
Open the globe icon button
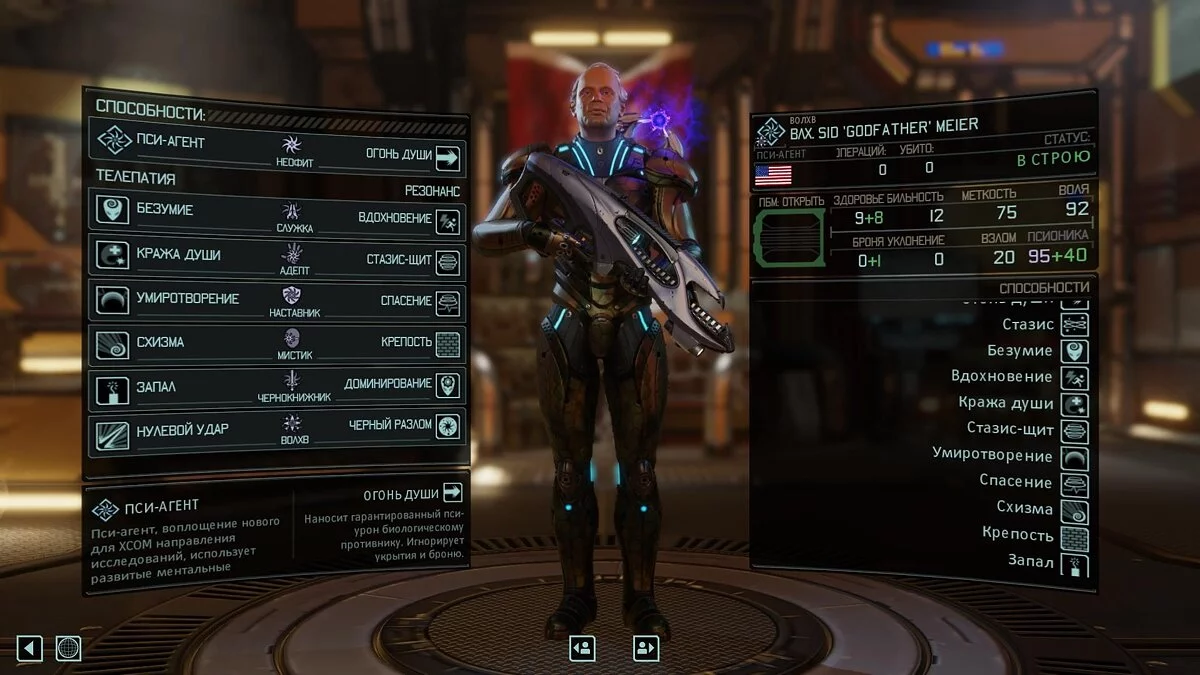(68, 648)
